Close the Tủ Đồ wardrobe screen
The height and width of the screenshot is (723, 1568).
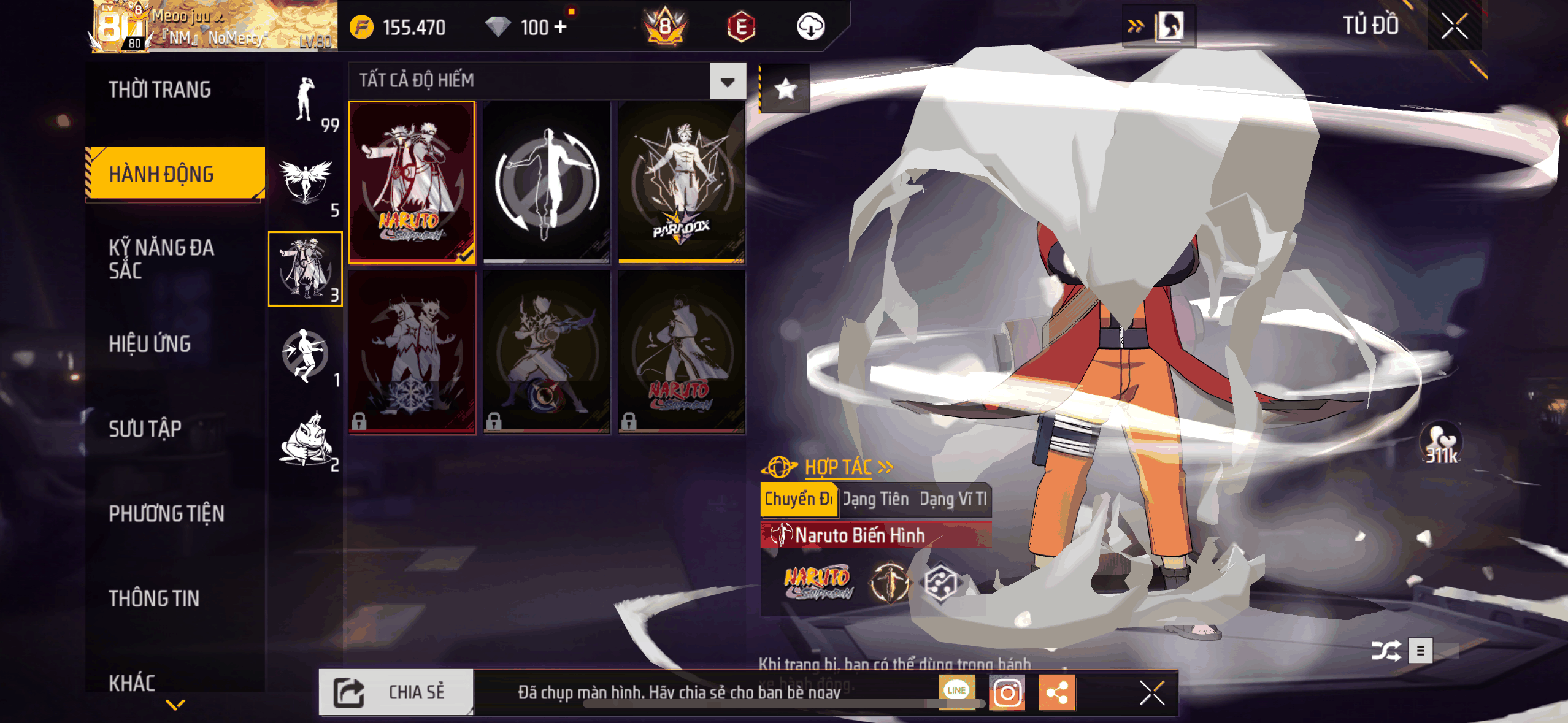pyautogui.click(x=1454, y=26)
